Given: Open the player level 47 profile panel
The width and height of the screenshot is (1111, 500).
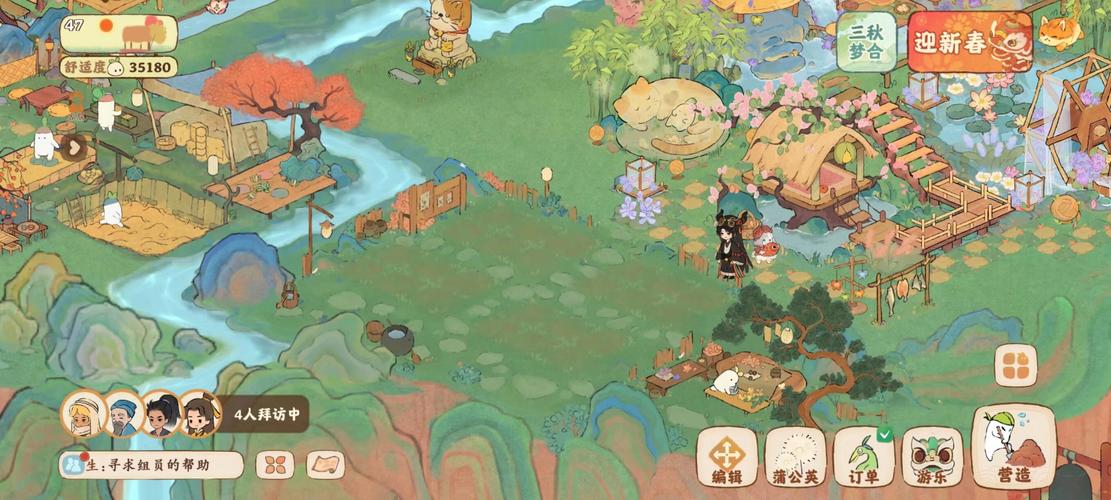Looking at the screenshot, I should coord(118,33).
